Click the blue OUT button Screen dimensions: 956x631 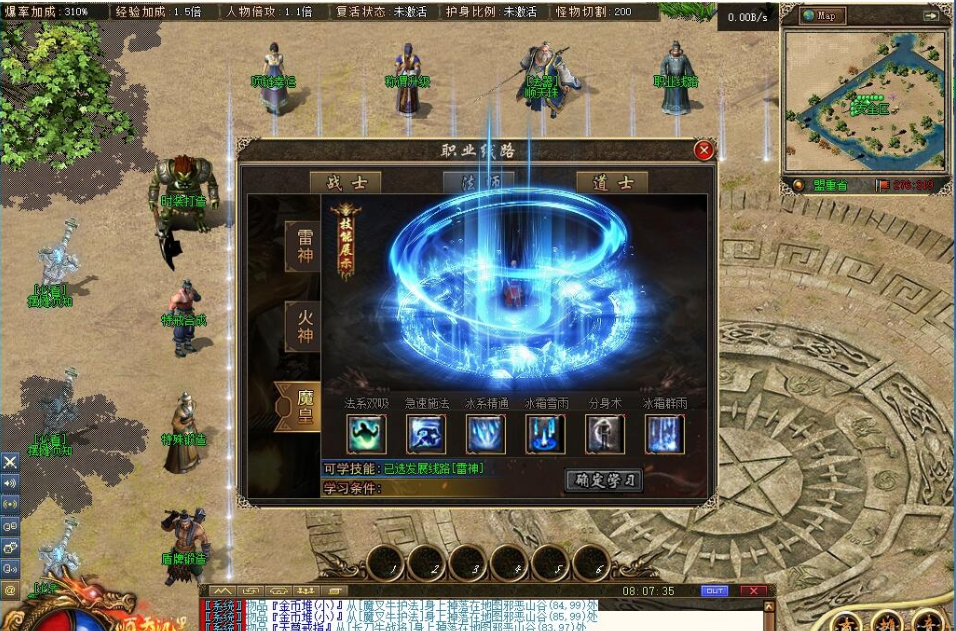point(714,591)
